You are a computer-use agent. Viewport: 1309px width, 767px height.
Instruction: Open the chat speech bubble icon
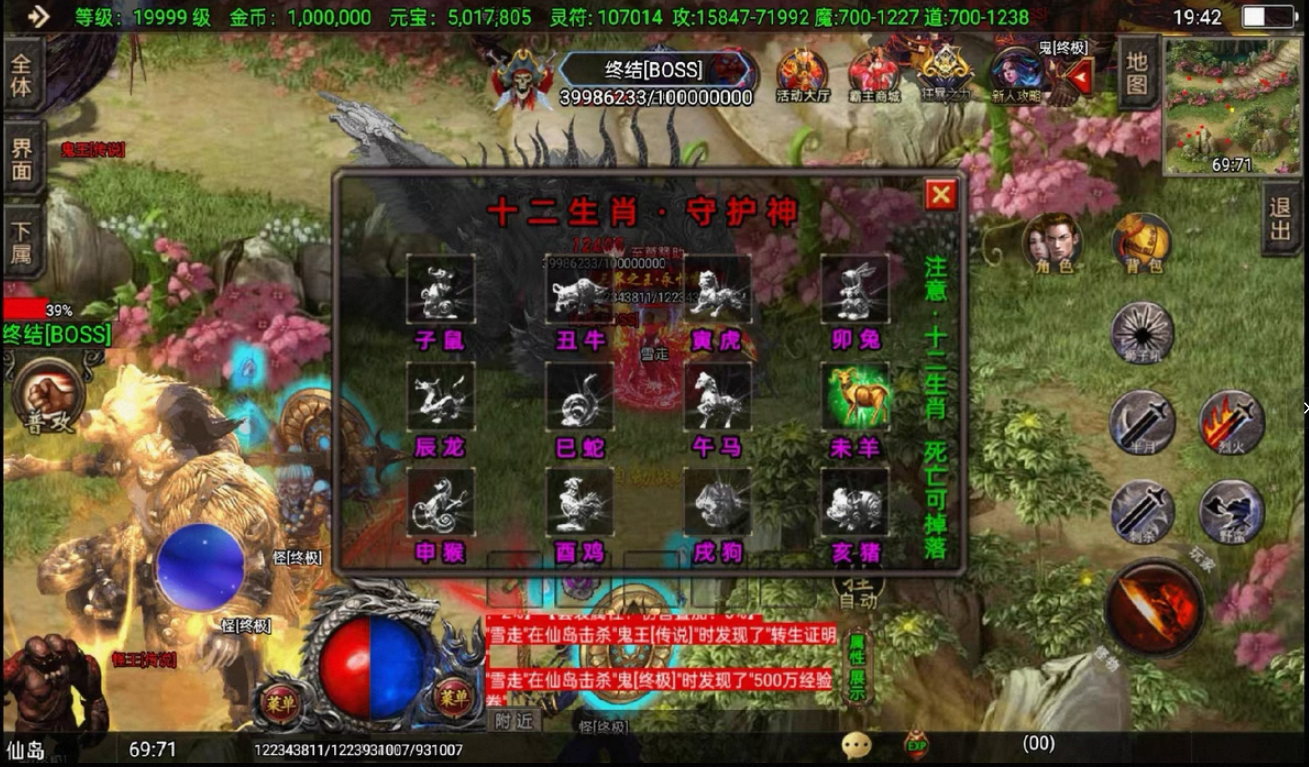pos(856,745)
